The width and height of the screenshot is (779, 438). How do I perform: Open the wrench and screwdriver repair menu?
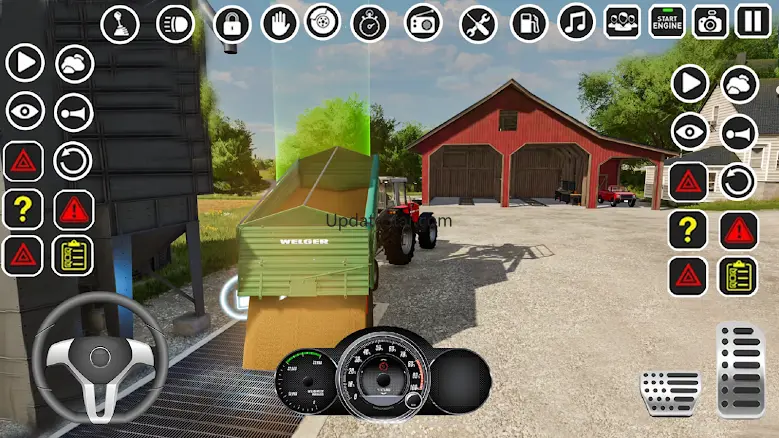[478, 24]
